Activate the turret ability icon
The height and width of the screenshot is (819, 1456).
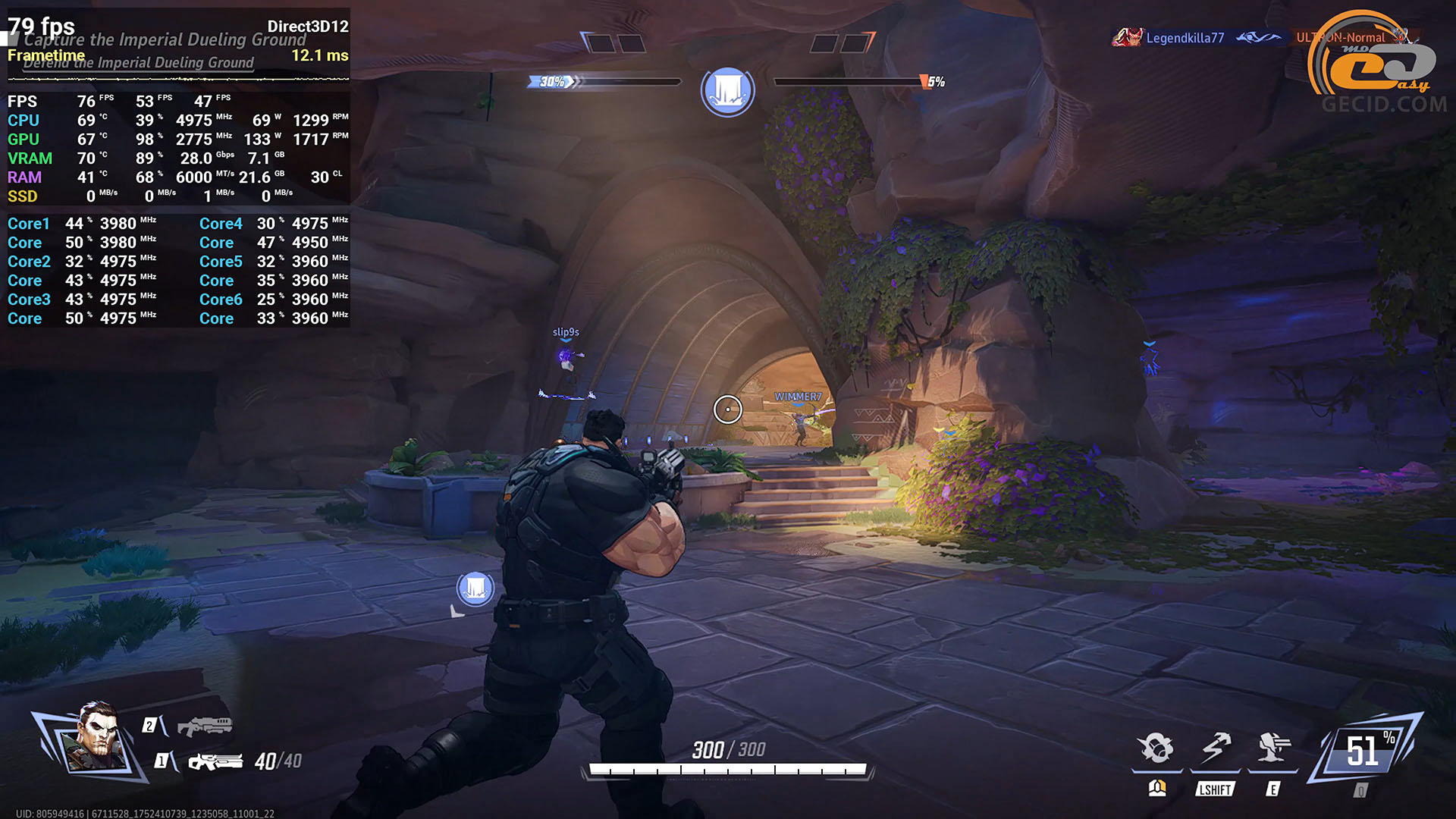tap(1273, 748)
